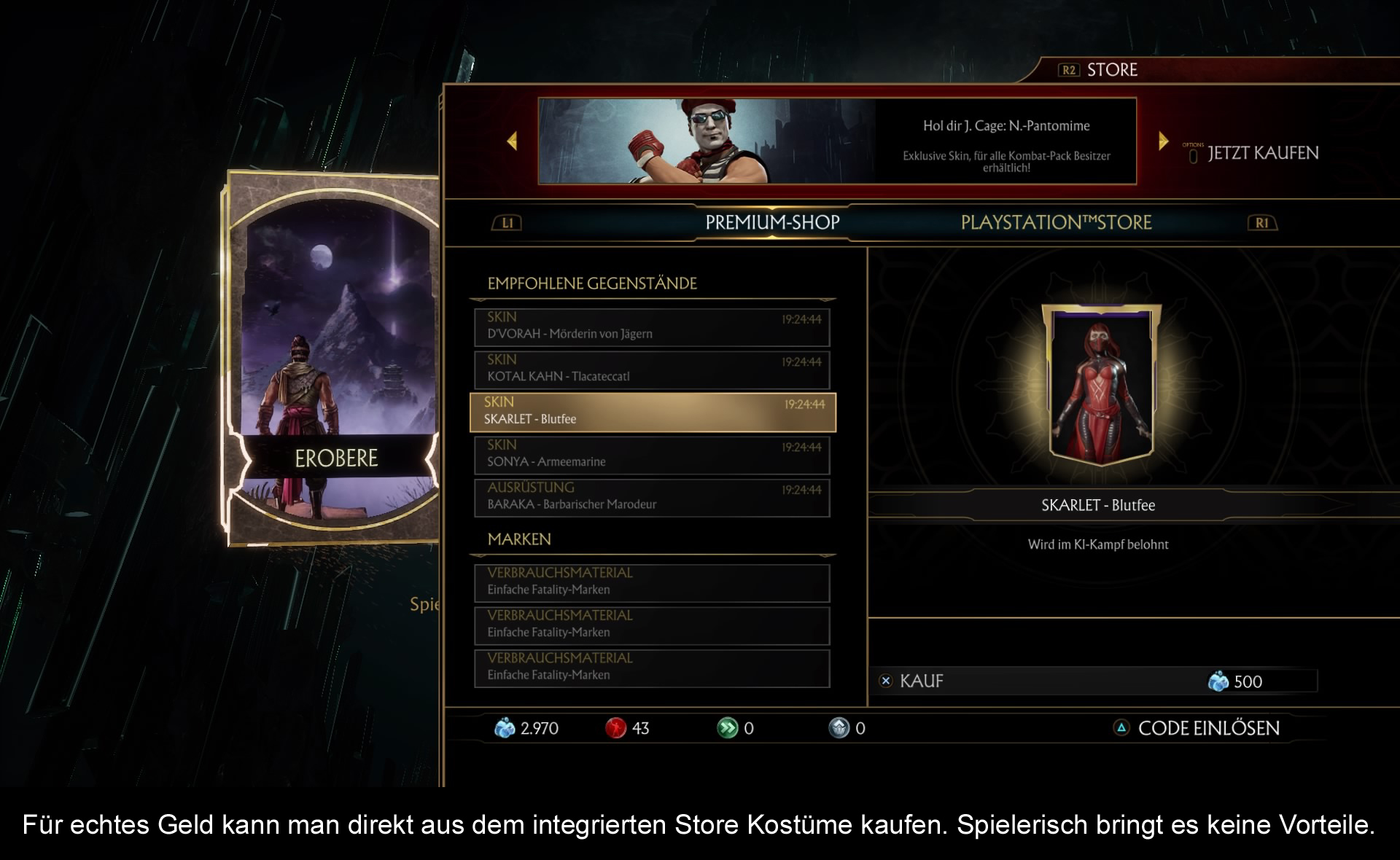Show the previous featured banner
The width and height of the screenshot is (1400, 860).
[x=512, y=141]
